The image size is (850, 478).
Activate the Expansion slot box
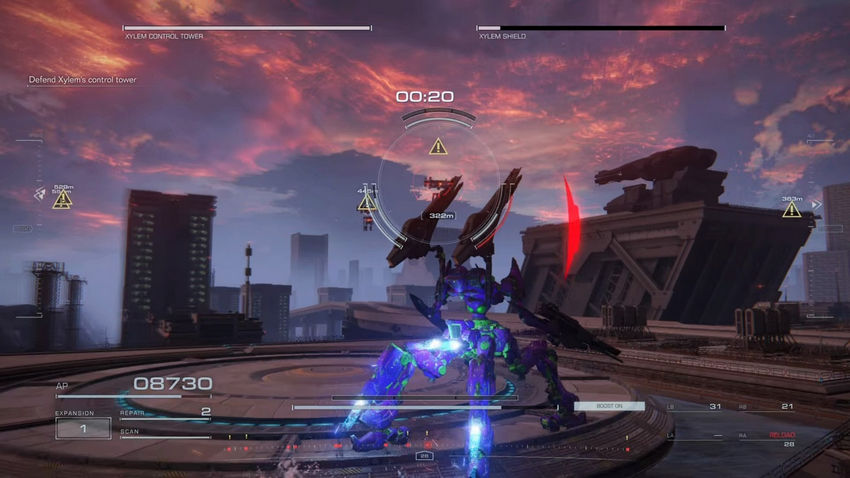(x=83, y=428)
